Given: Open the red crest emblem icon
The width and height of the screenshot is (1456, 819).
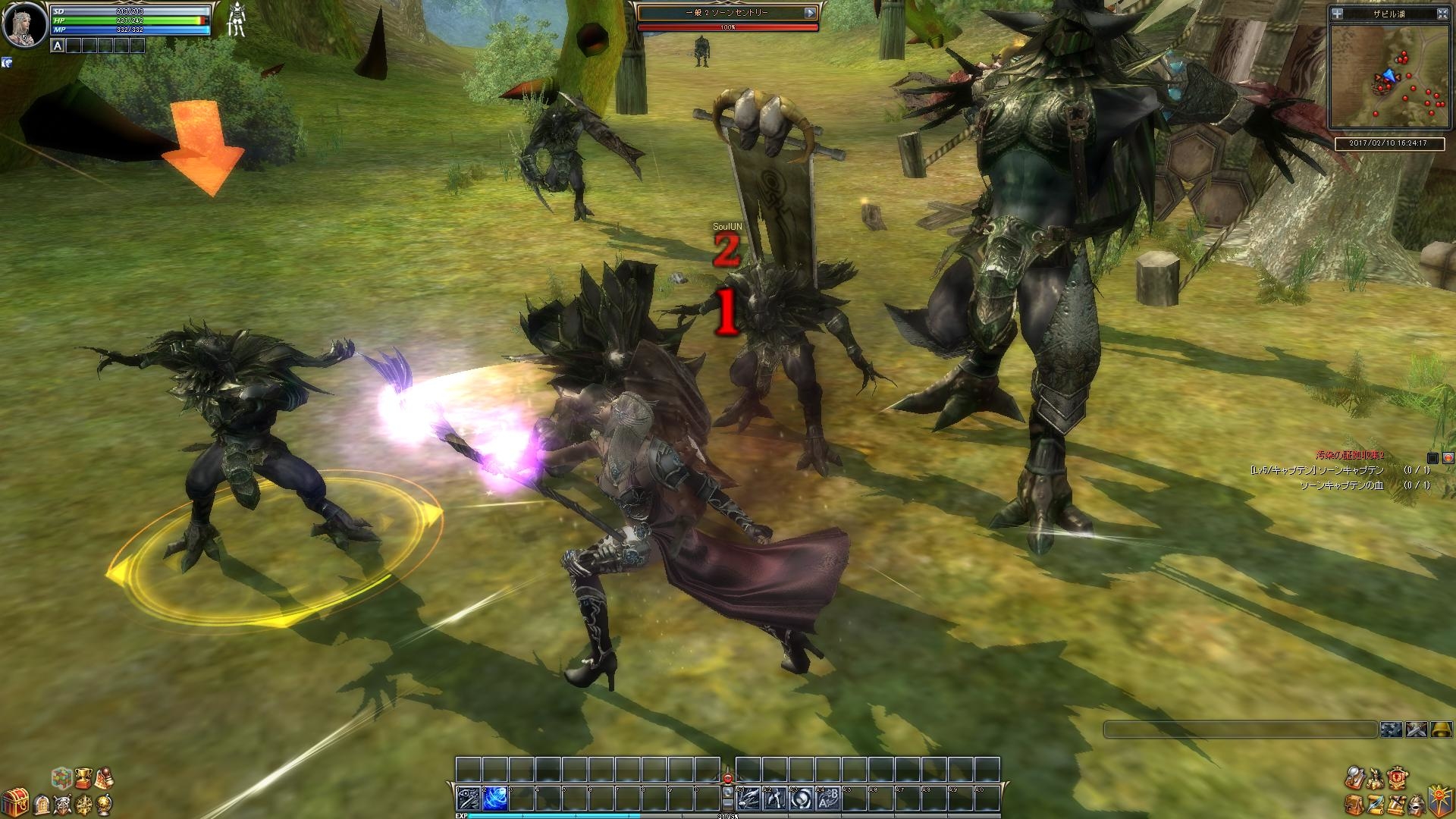Looking at the screenshot, I should pos(1397,777).
